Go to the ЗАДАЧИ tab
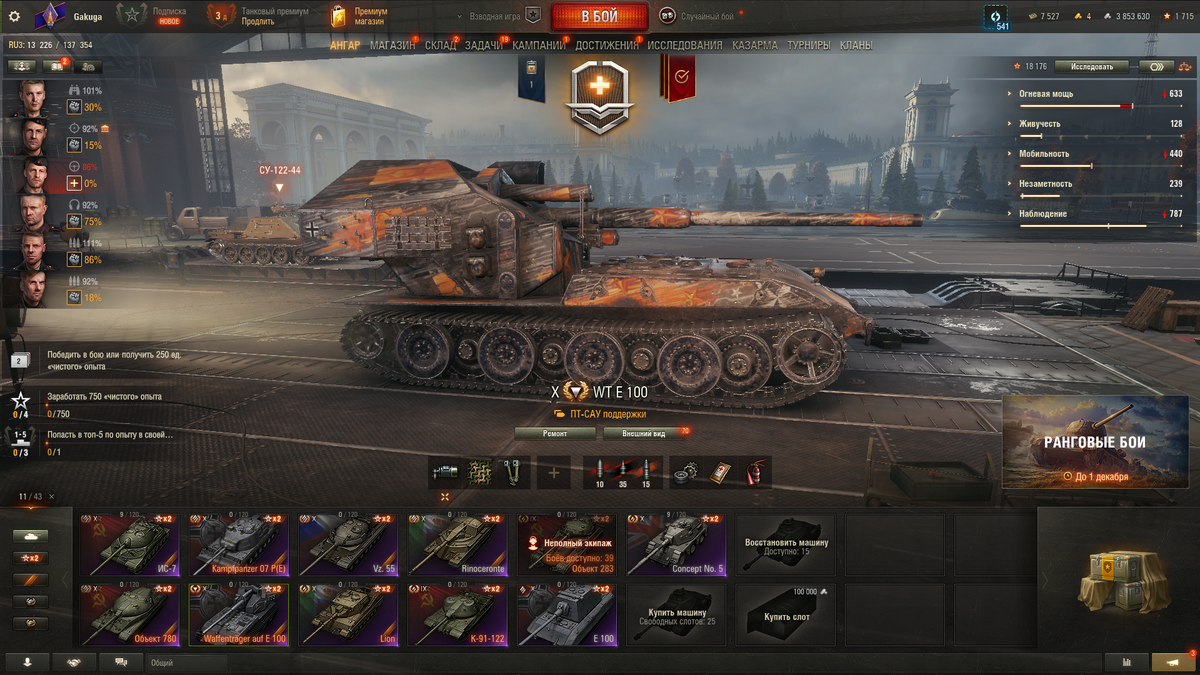Screen dimensions: 1200x675 (x=484, y=45)
